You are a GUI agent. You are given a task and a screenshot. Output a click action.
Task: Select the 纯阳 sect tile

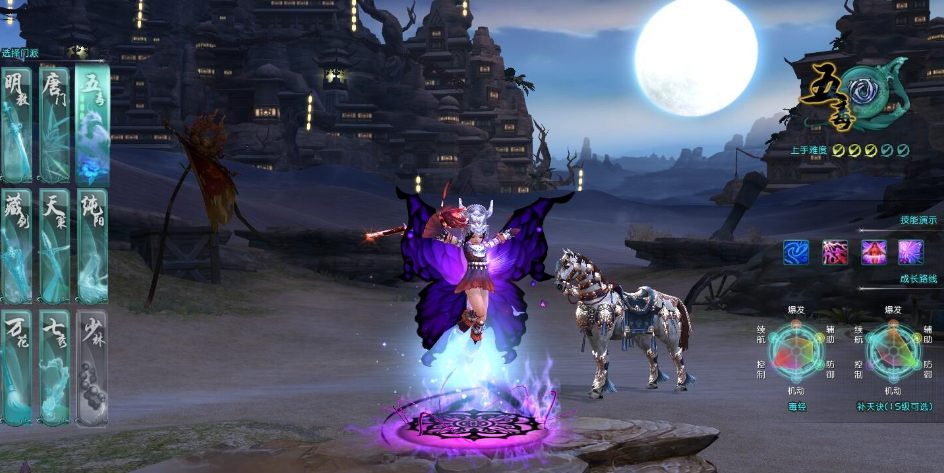(92, 246)
